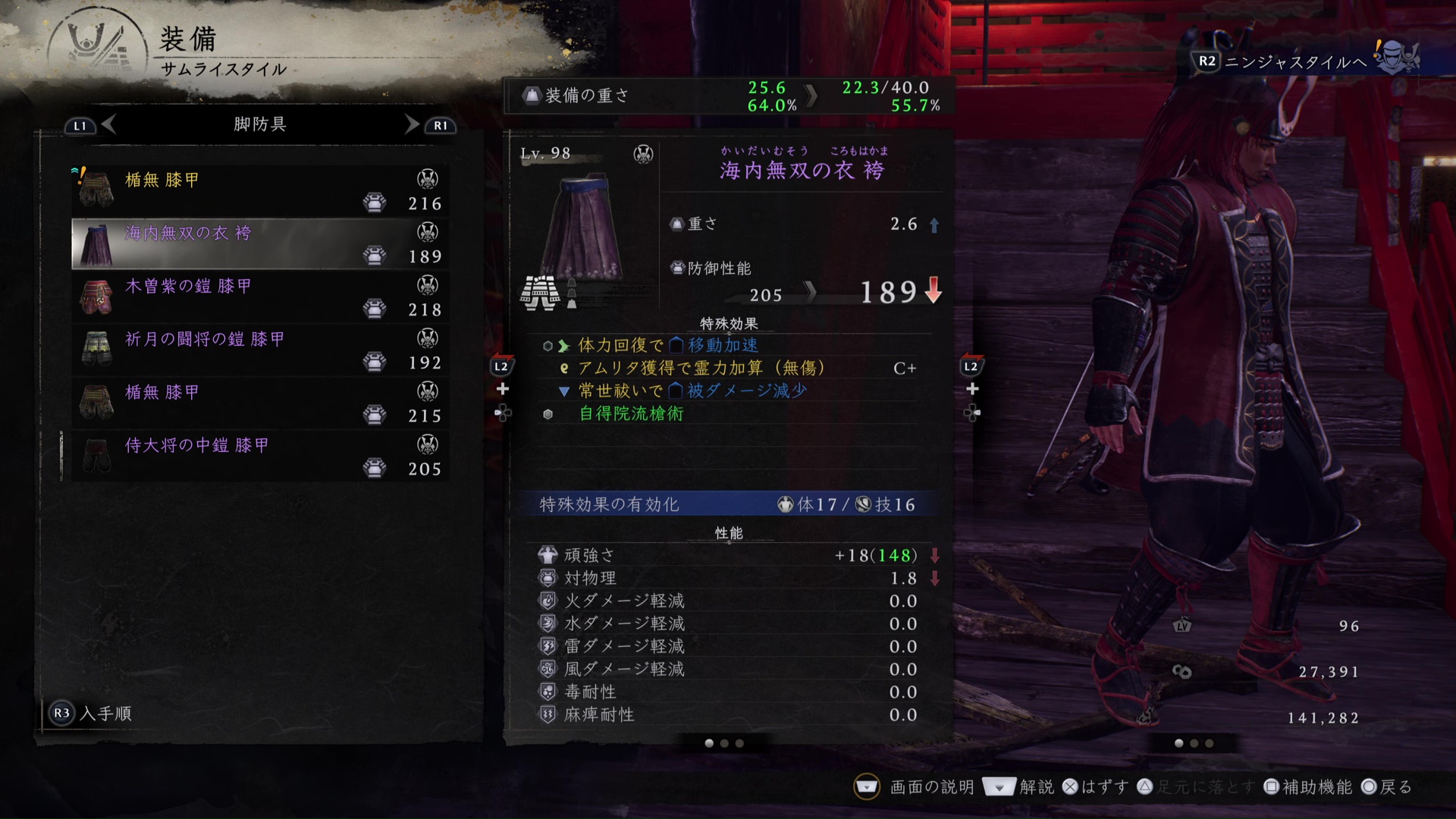Choose the 侍大将の中鎧 膝甲 leg armor
The image size is (1456, 819).
tap(259, 456)
